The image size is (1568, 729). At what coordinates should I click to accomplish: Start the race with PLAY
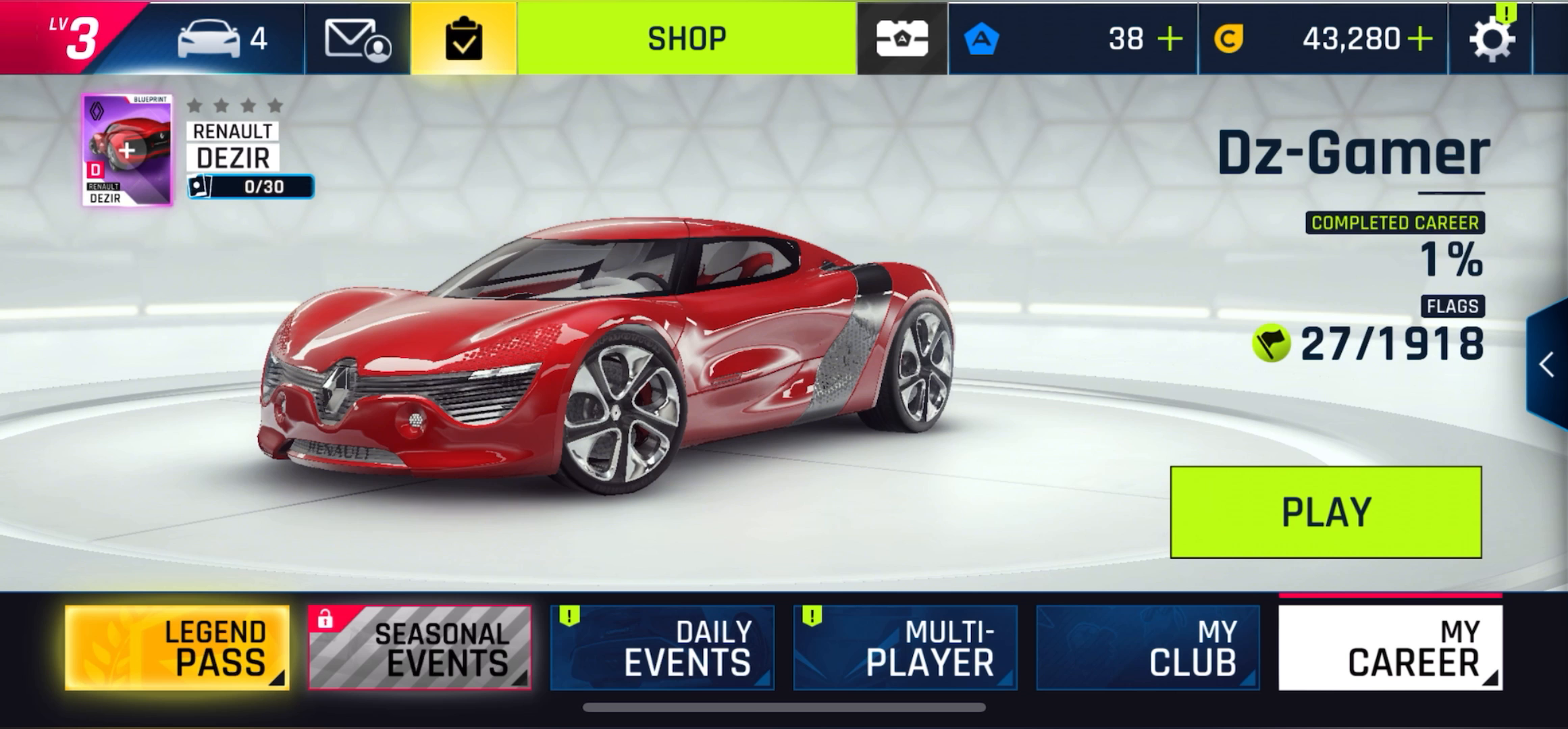(x=1326, y=512)
